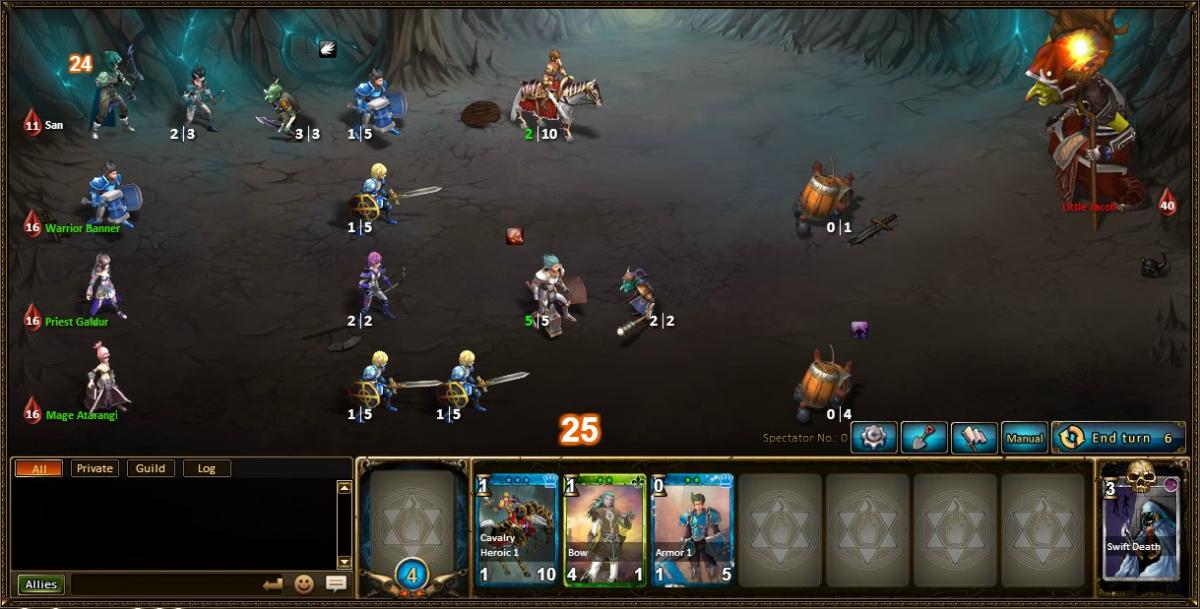Screen dimensions: 1200x609
Task: Switch to the Guild chat tab
Action: pos(151,468)
